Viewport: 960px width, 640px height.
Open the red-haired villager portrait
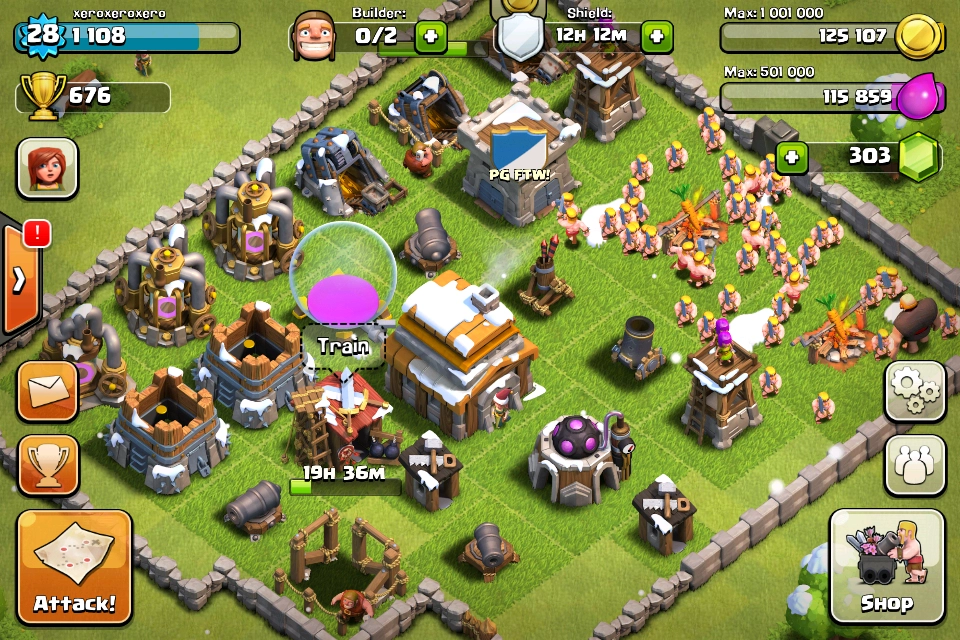(x=47, y=167)
